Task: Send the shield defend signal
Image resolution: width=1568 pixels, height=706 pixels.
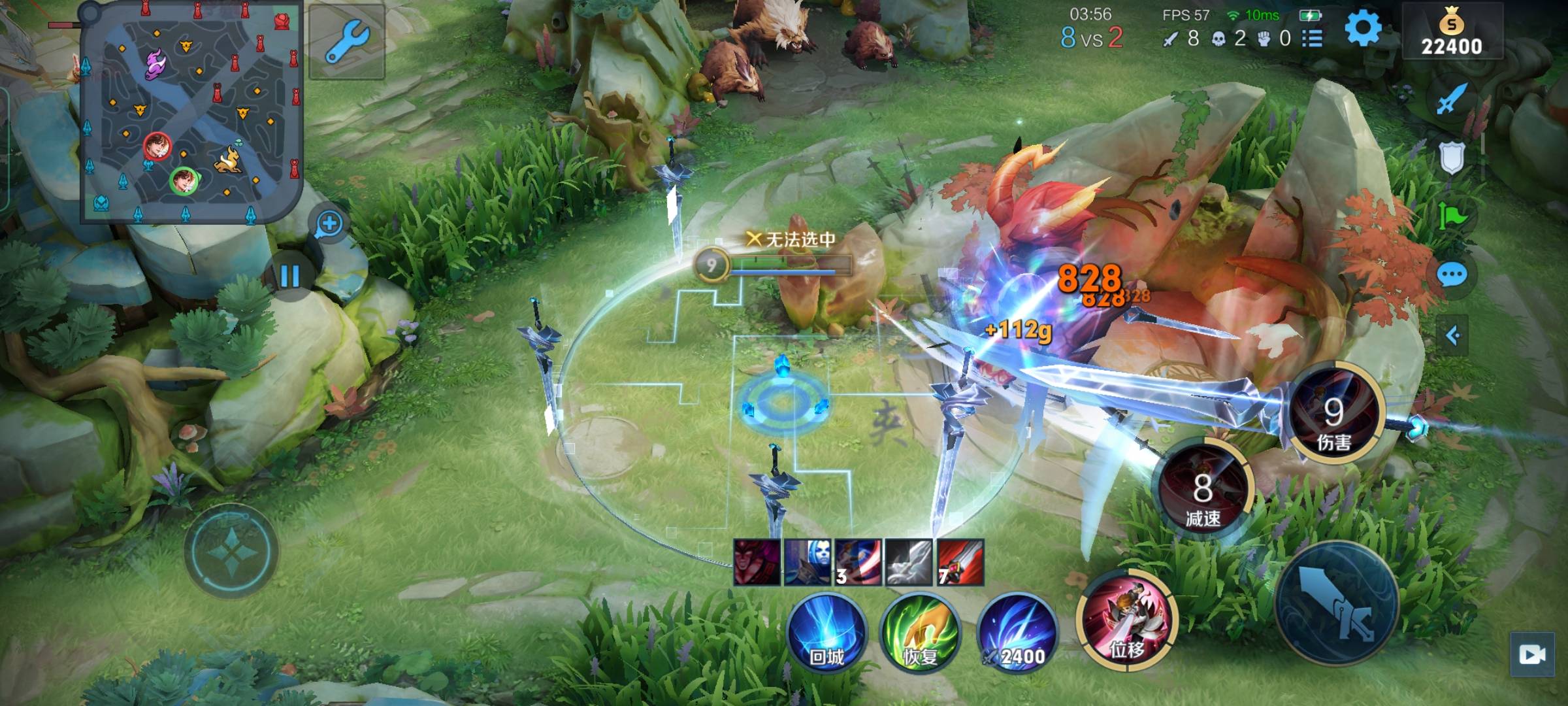Action: (1452, 158)
